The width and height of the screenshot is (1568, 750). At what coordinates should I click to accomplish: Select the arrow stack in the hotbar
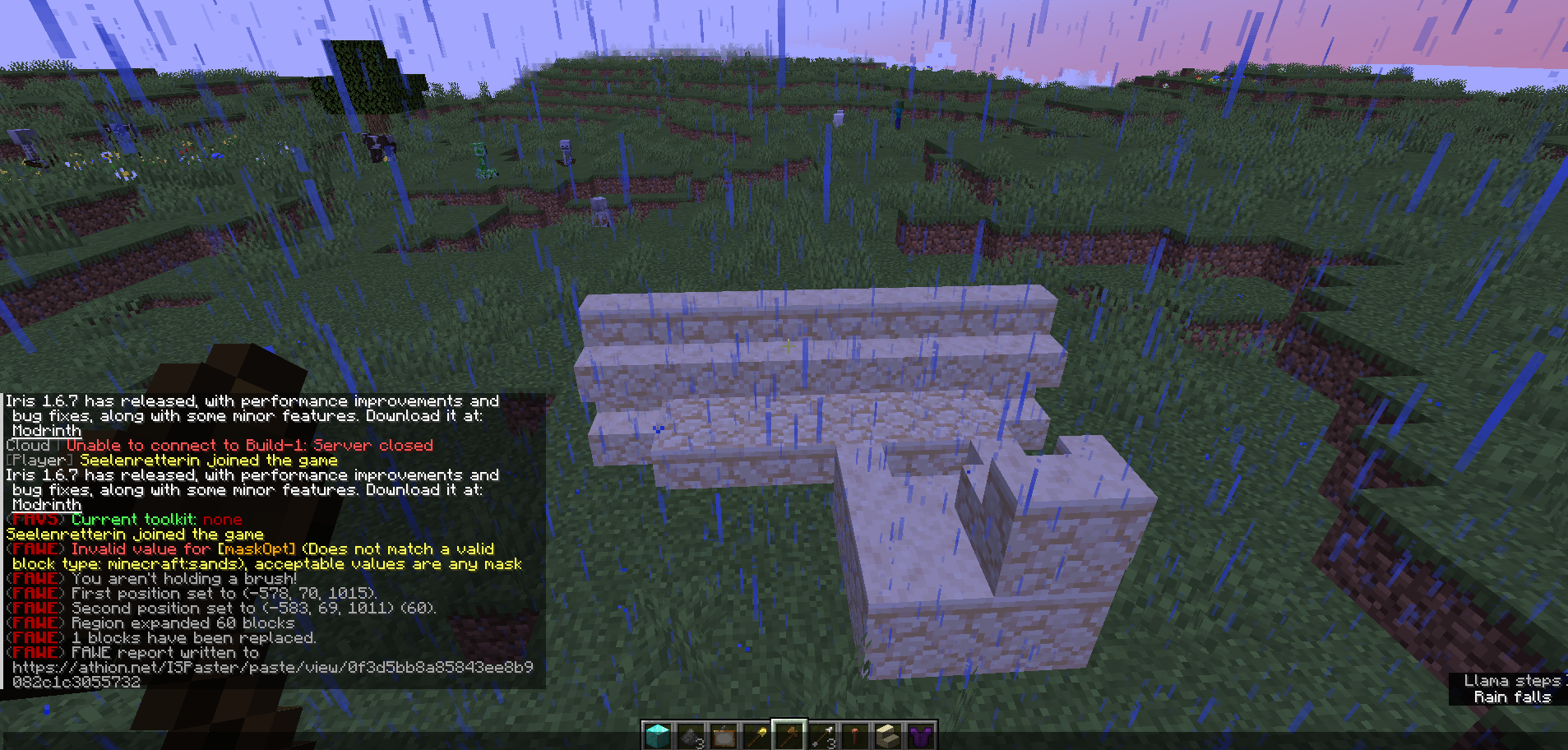point(822,736)
